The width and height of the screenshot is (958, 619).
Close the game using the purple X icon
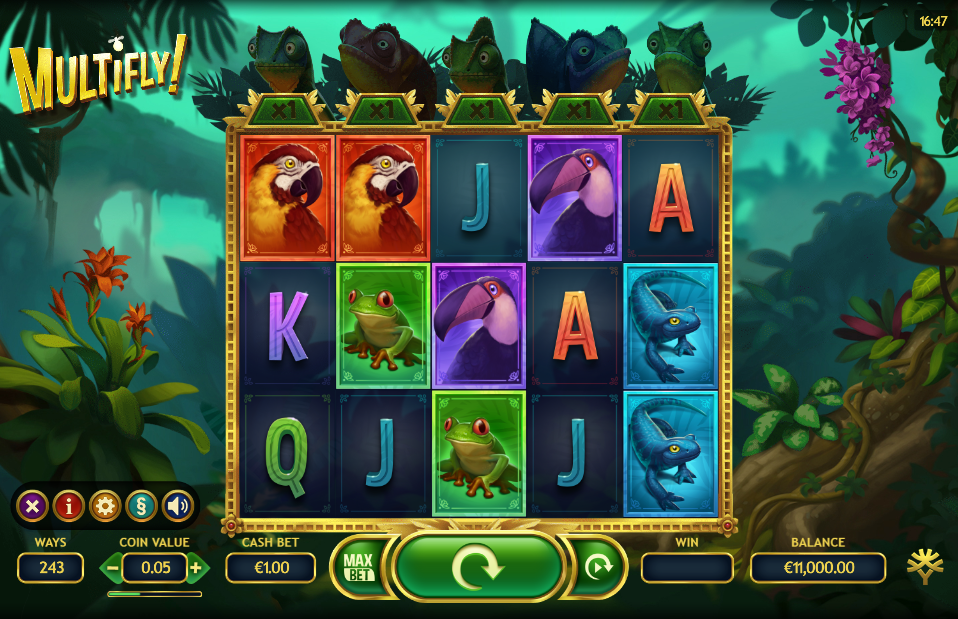click(x=32, y=506)
